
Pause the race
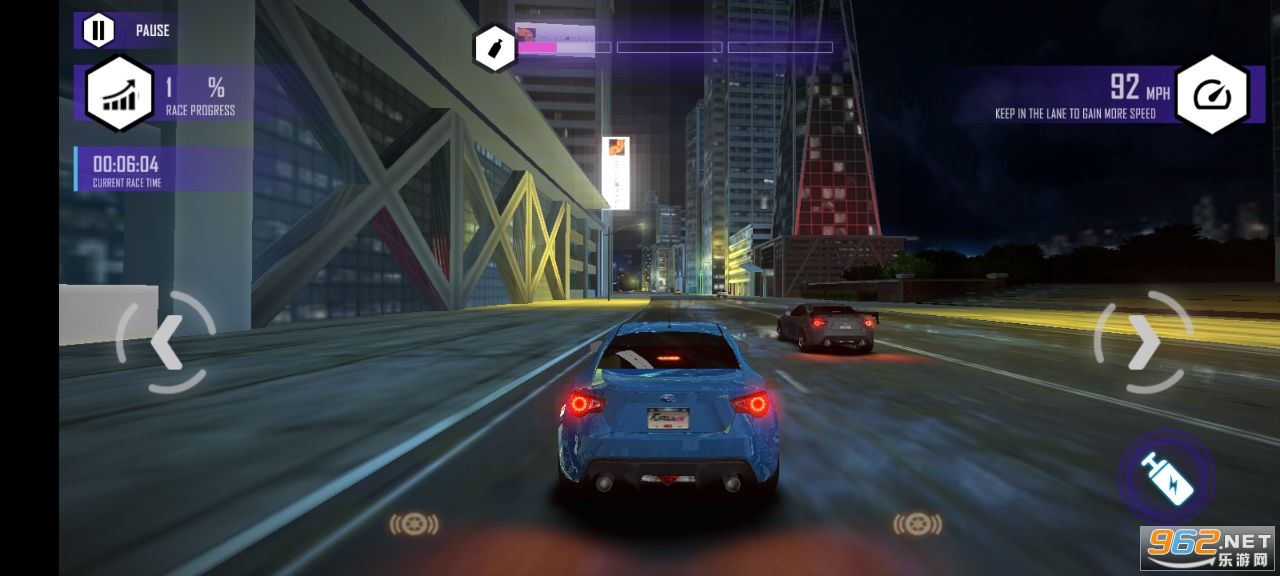pos(98,30)
